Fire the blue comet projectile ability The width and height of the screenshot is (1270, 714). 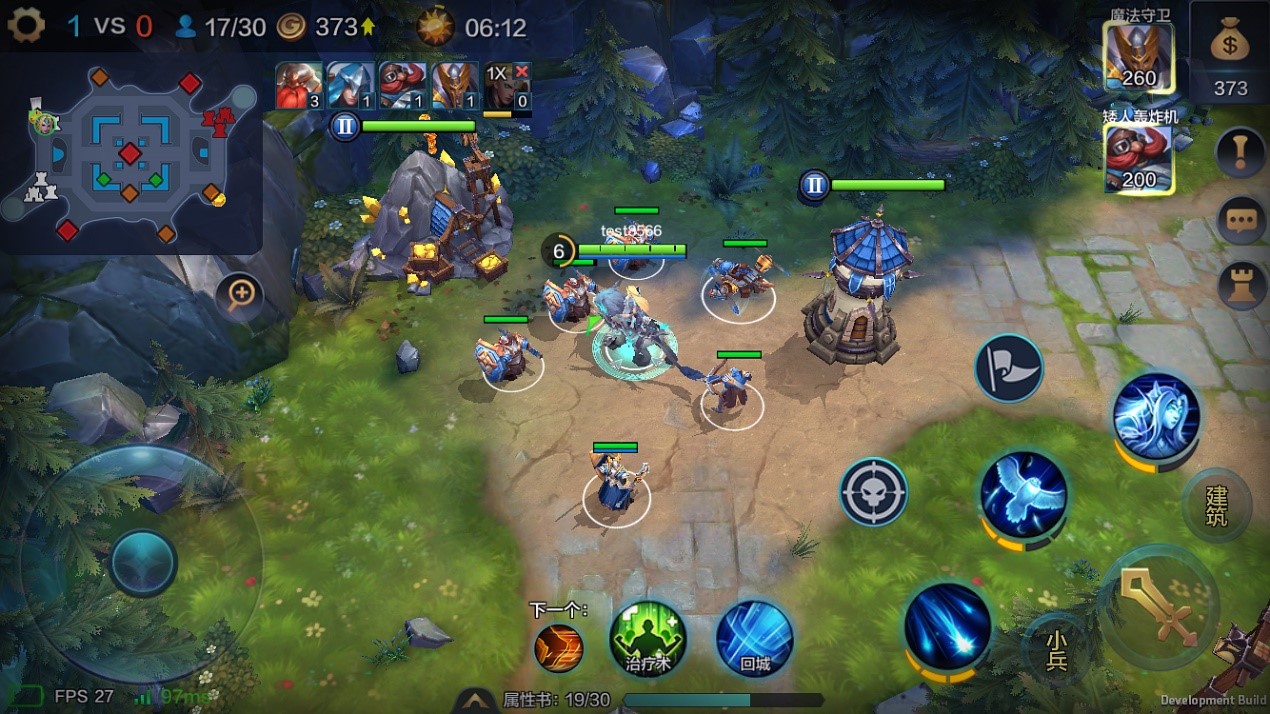pyautogui.click(x=948, y=627)
